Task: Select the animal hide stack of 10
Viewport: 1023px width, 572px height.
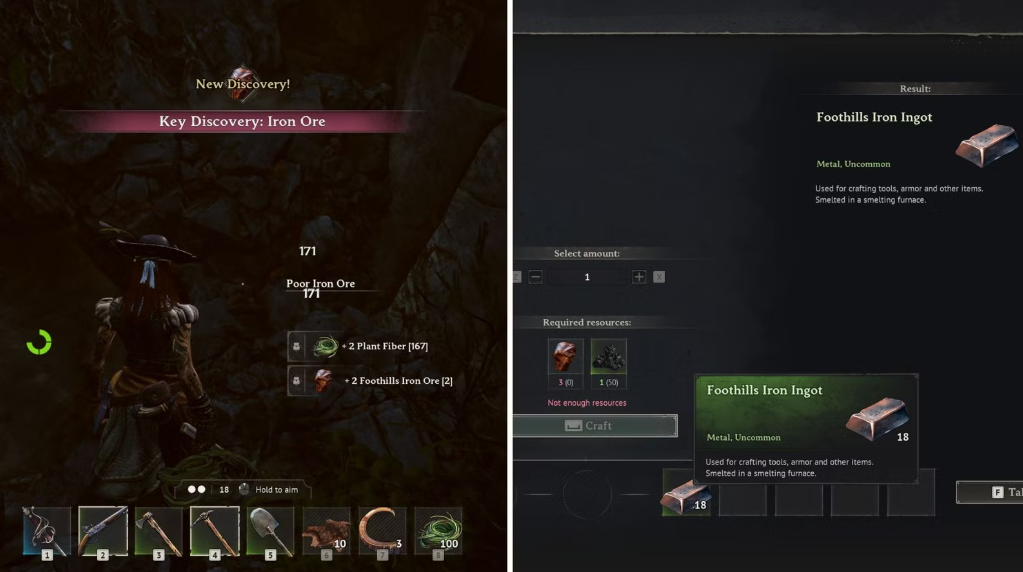Action: 326,530
